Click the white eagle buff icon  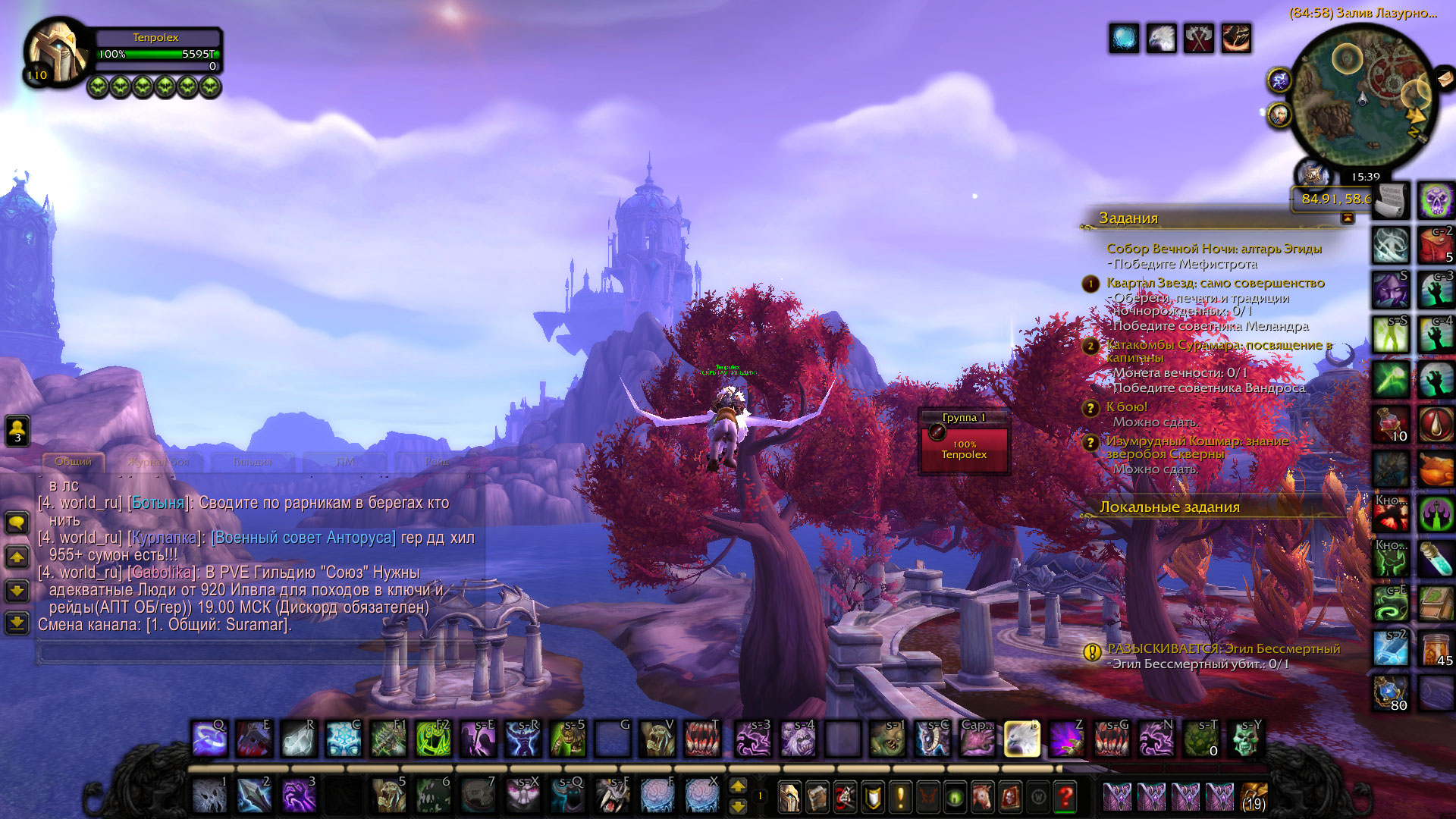(1161, 39)
